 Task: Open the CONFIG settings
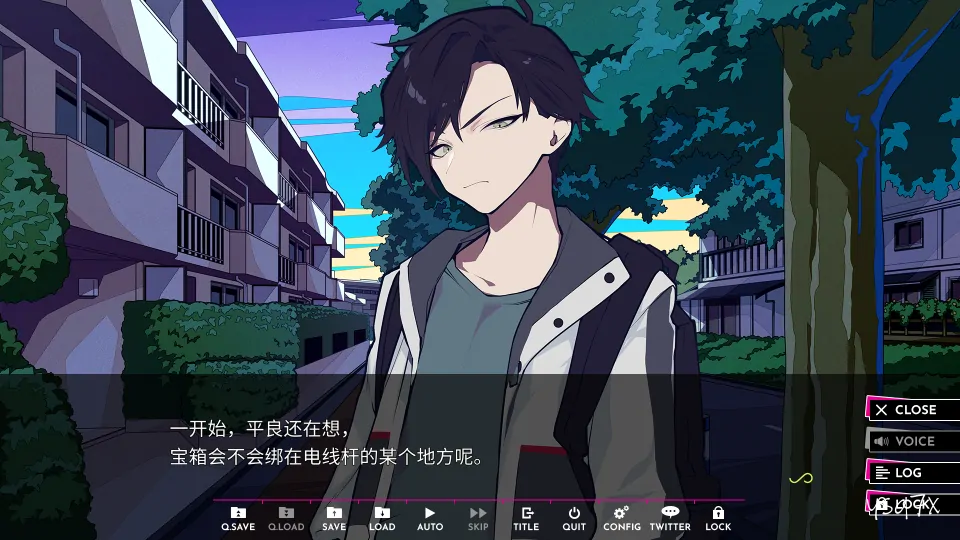622,518
